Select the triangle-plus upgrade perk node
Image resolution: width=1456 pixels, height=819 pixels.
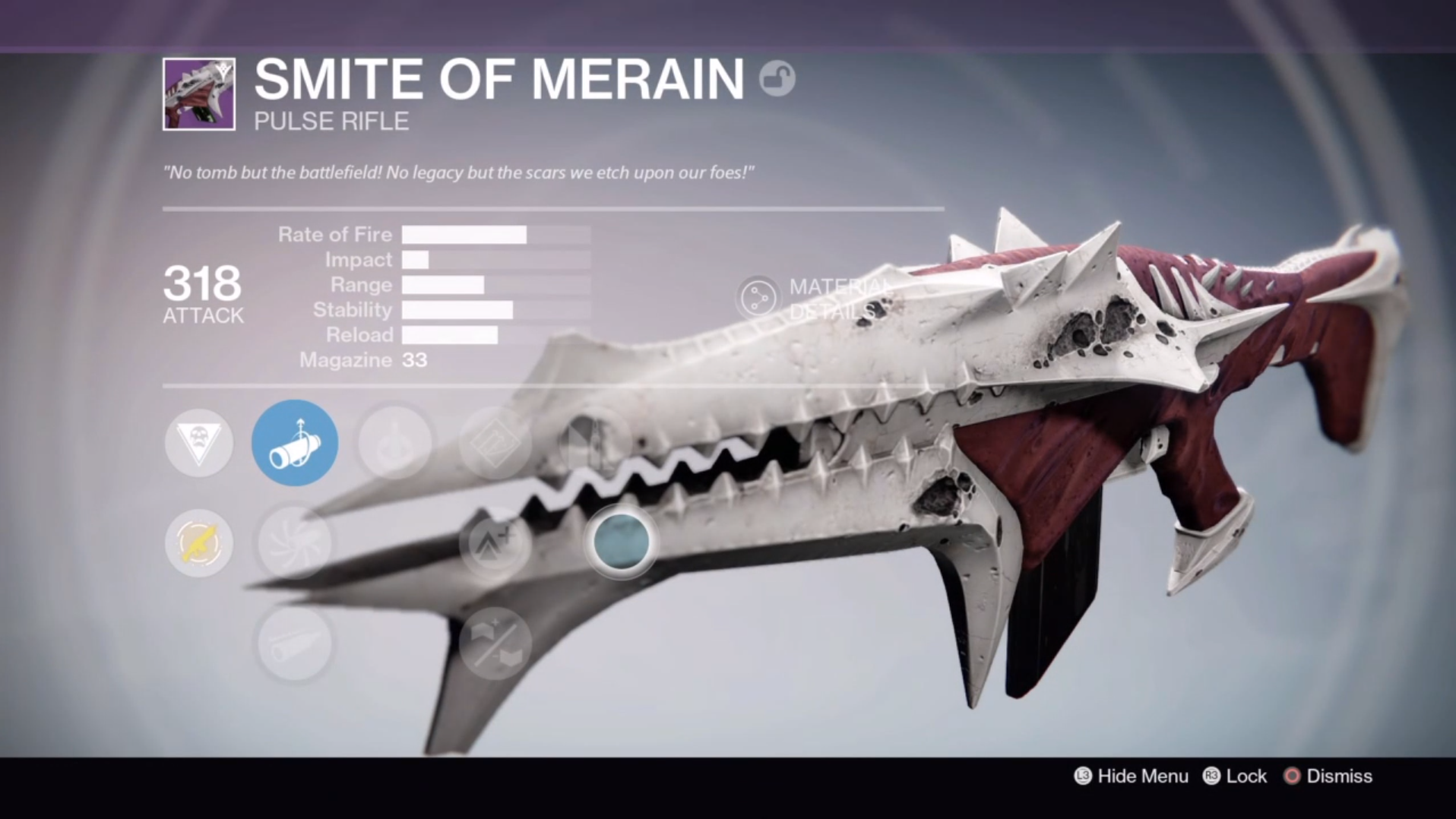[x=495, y=543]
